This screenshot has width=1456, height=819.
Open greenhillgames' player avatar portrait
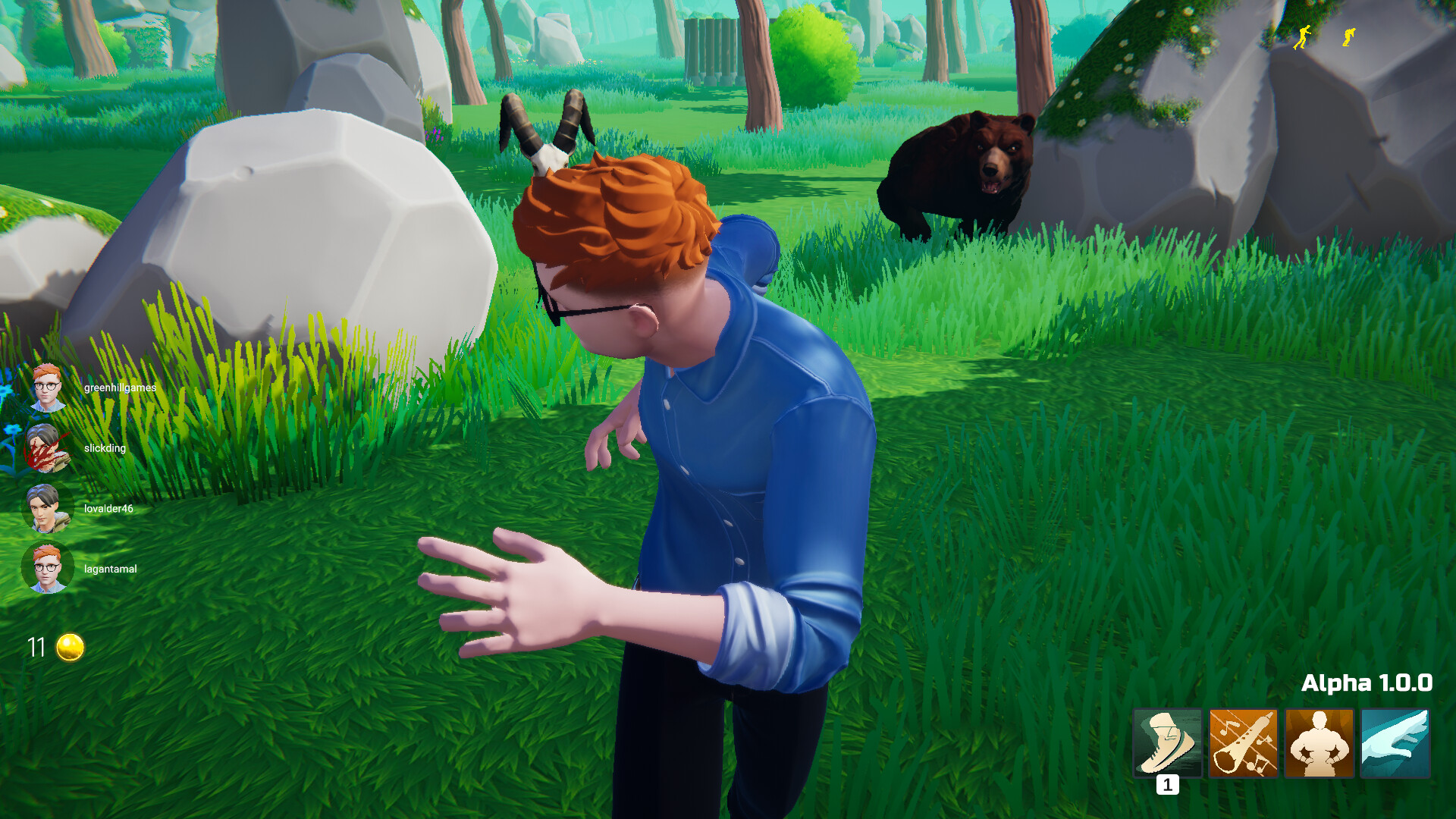tap(47, 387)
